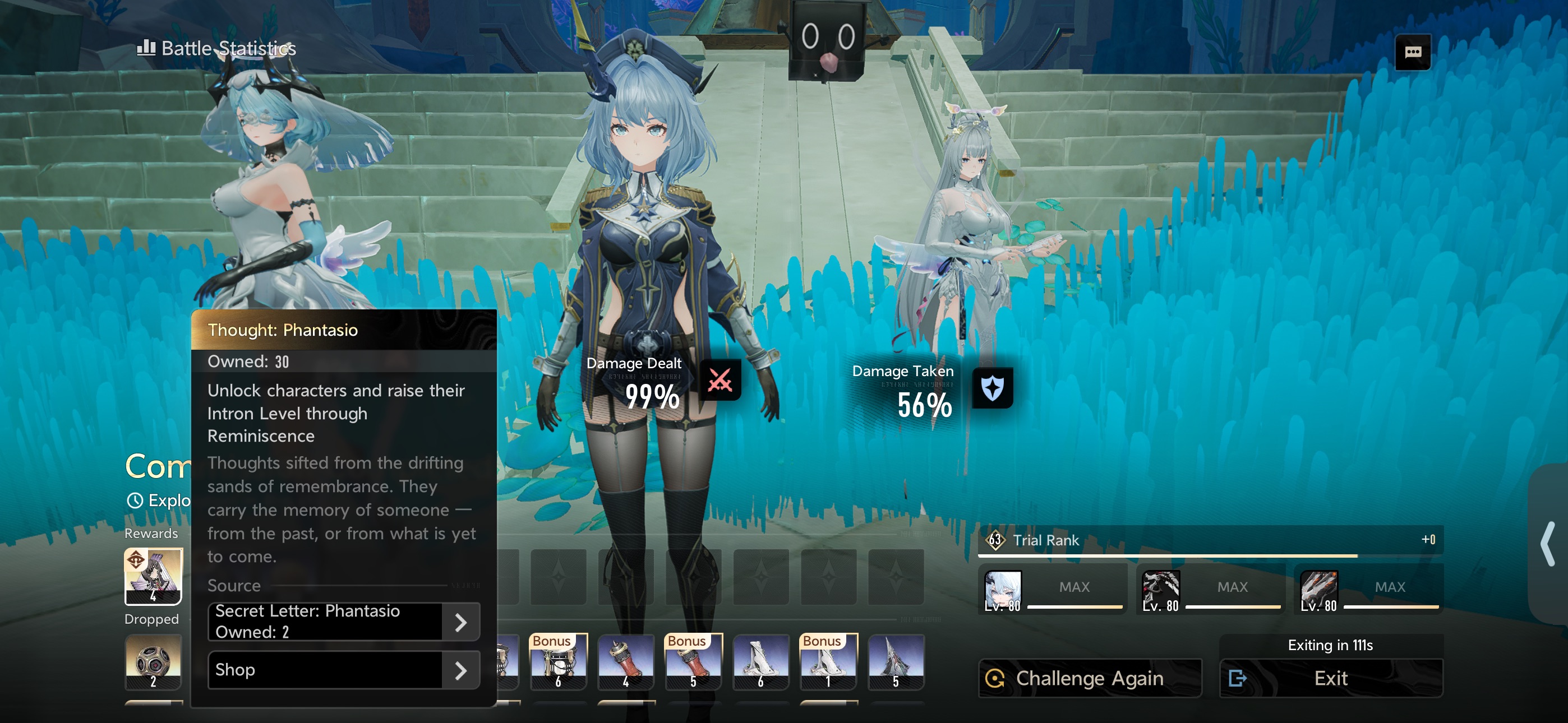1568x723 pixels.
Task: Select the Thought: Phantasio reward thumbnail
Action: (154, 576)
